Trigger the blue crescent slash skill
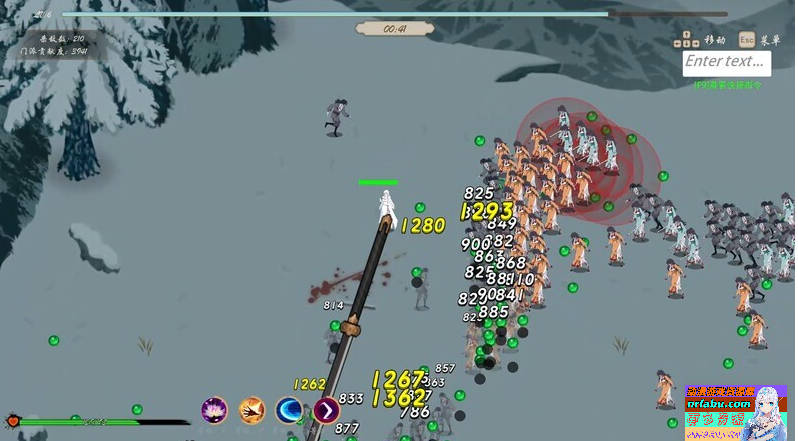Image resolution: width=798 pixels, height=441 pixels. [x=290, y=410]
